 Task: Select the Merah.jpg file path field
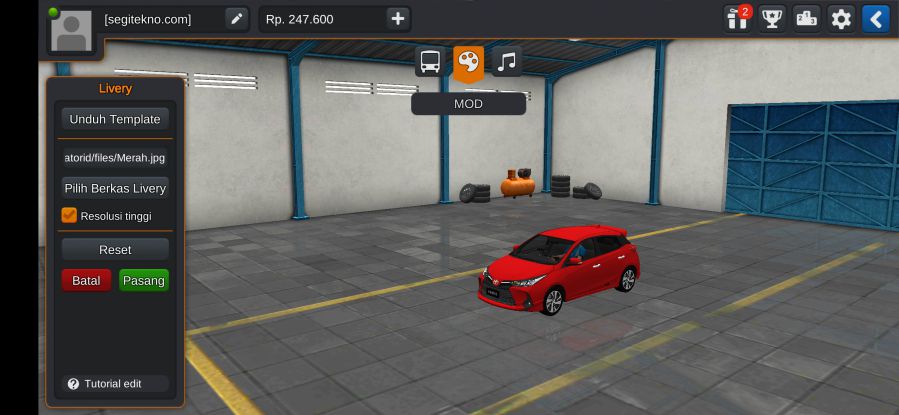click(114, 157)
